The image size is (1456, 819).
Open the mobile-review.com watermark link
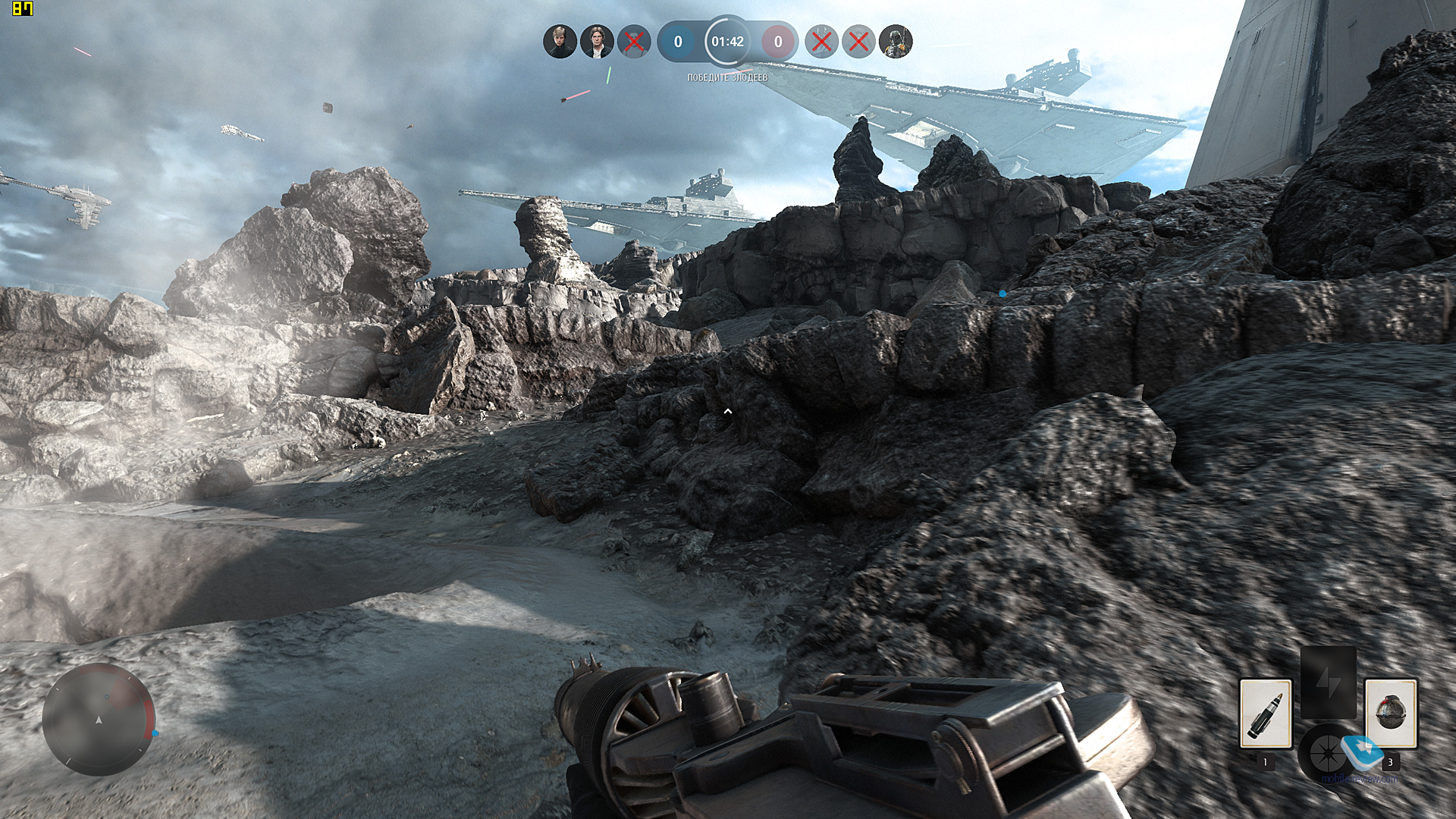pyautogui.click(x=1360, y=779)
